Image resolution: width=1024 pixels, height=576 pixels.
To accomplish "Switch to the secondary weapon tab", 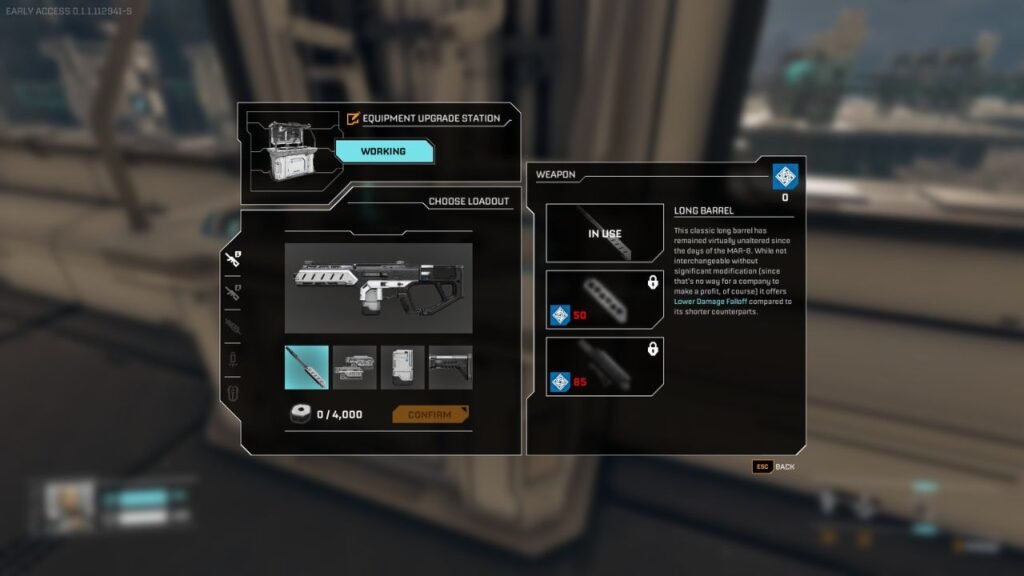I will (233, 293).
